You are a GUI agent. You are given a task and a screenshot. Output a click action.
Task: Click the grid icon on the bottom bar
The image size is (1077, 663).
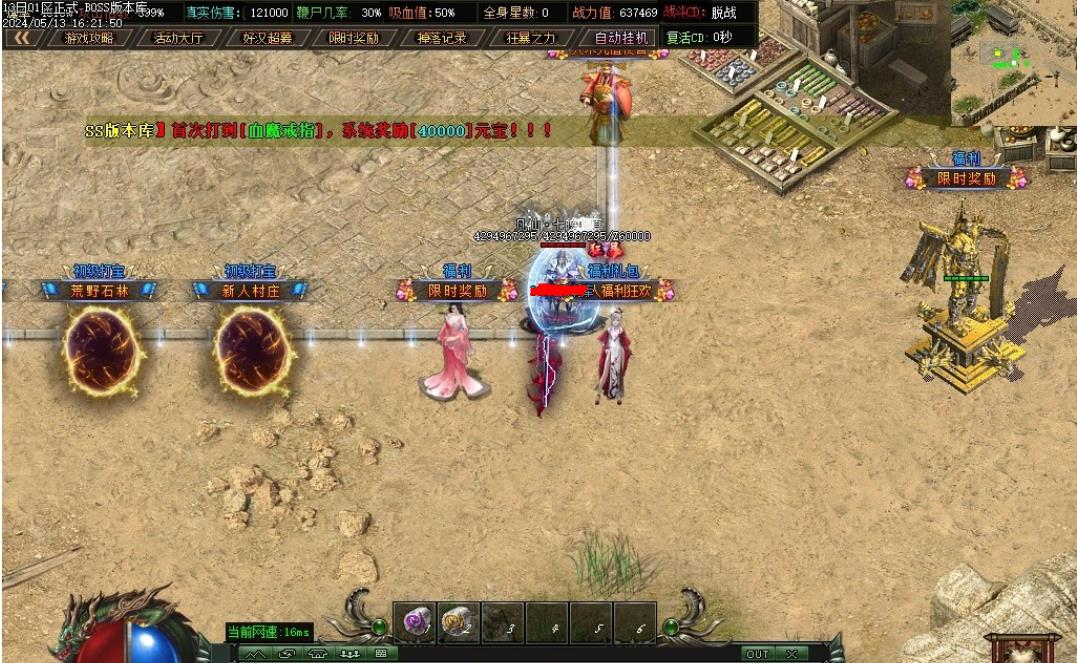tap(380, 654)
